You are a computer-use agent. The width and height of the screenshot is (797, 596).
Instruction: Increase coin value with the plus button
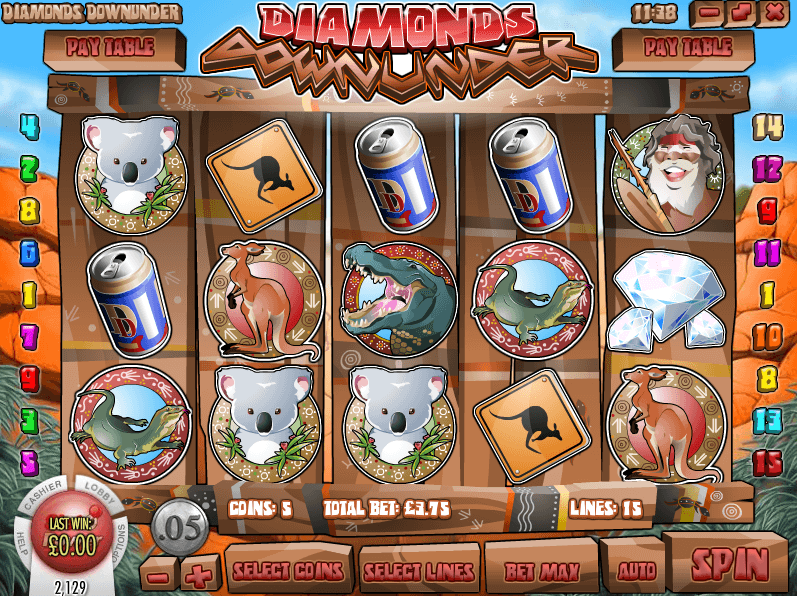click(198, 575)
